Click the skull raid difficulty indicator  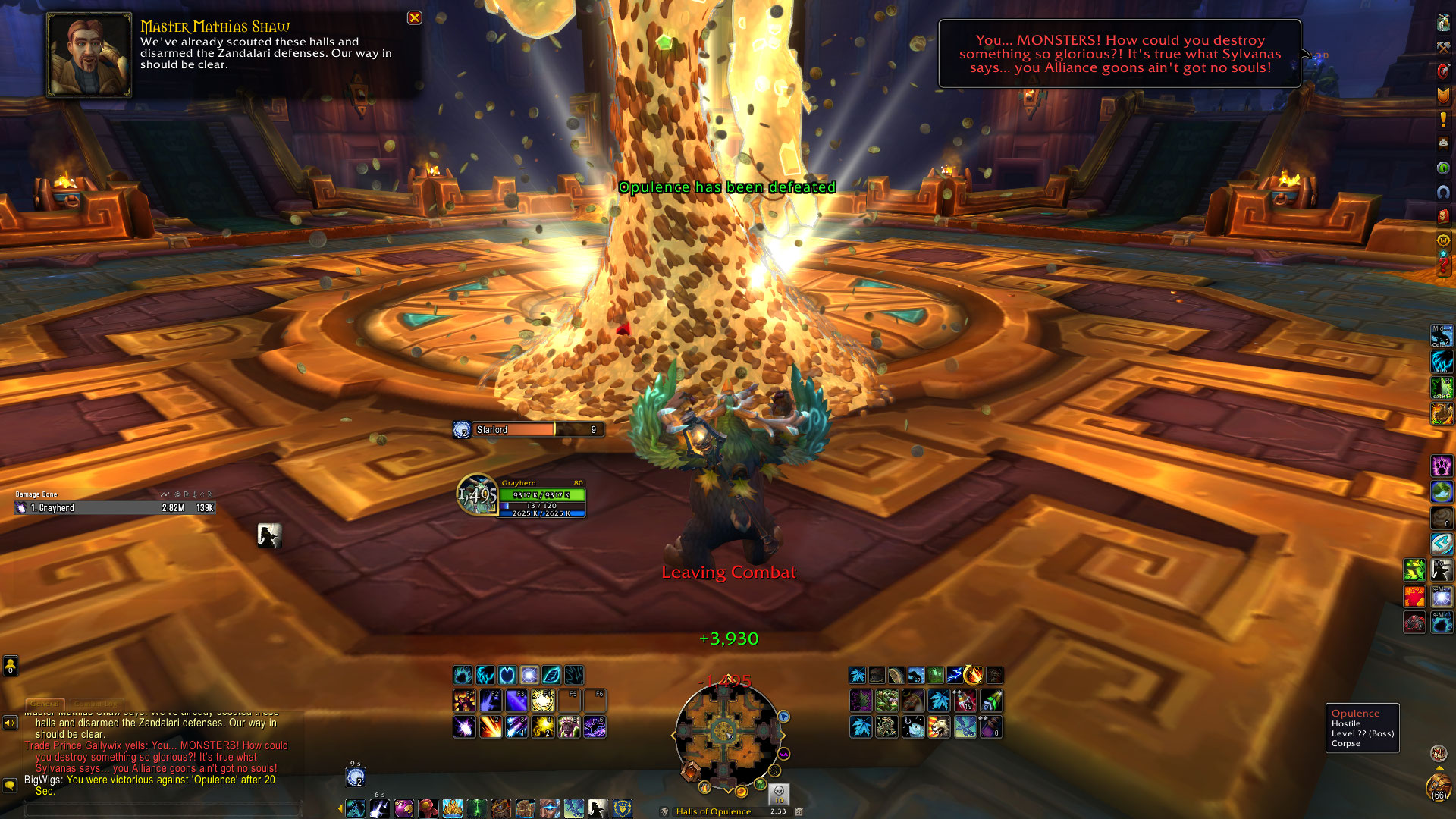(779, 793)
